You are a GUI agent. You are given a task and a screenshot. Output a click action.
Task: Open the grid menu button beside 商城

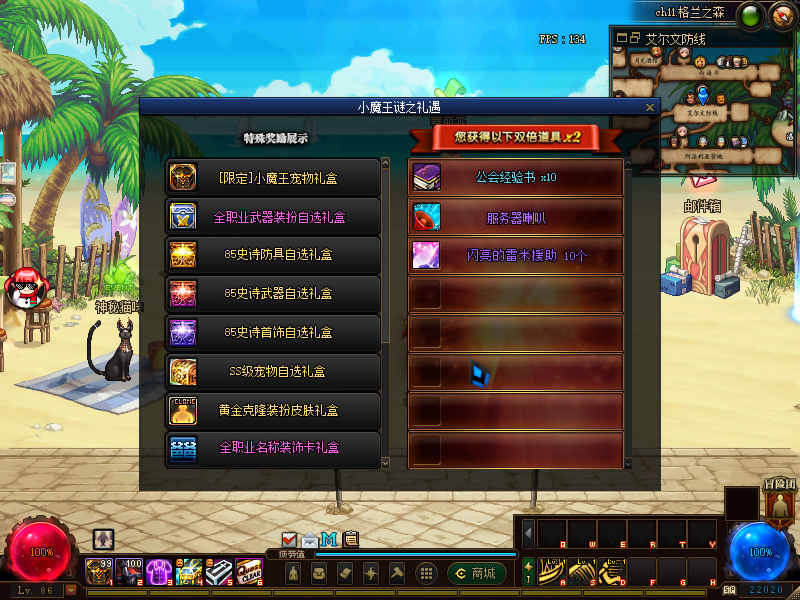[x=426, y=573]
